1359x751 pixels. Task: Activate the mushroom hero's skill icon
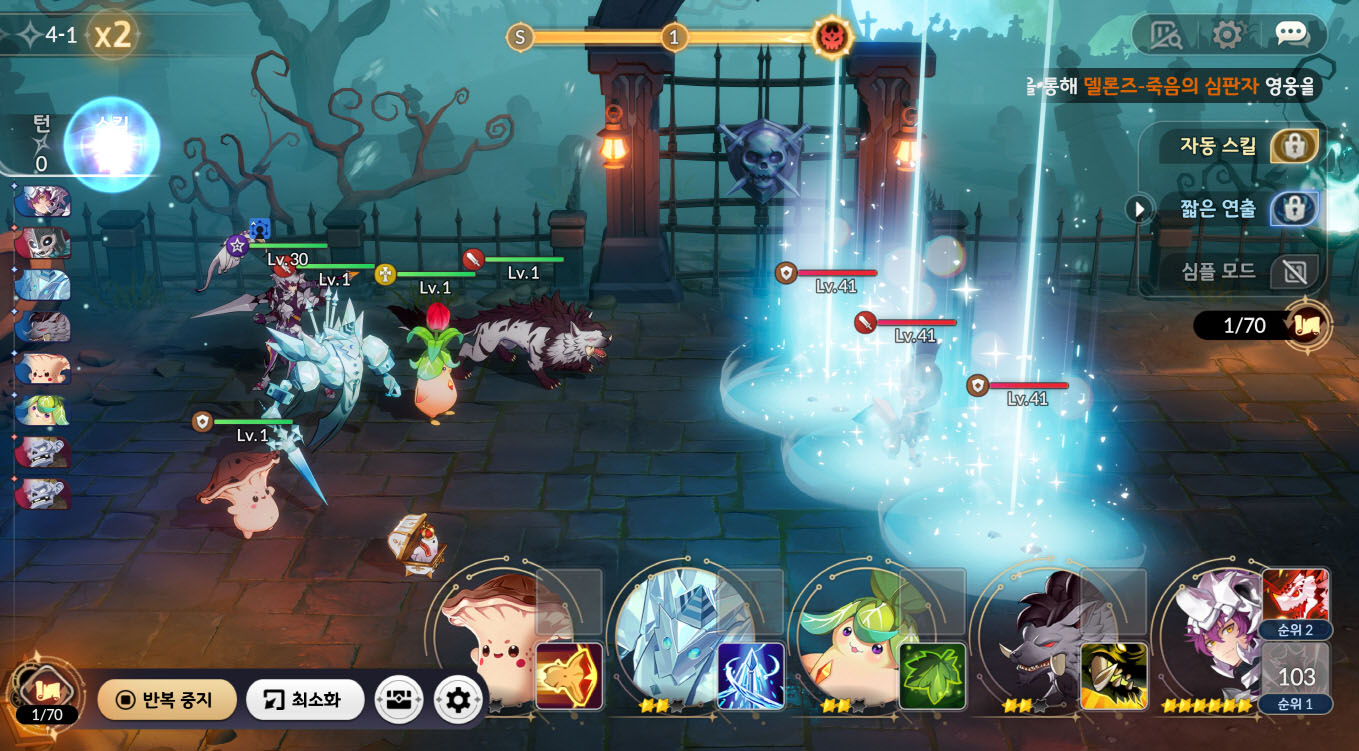(x=569, y=675)
